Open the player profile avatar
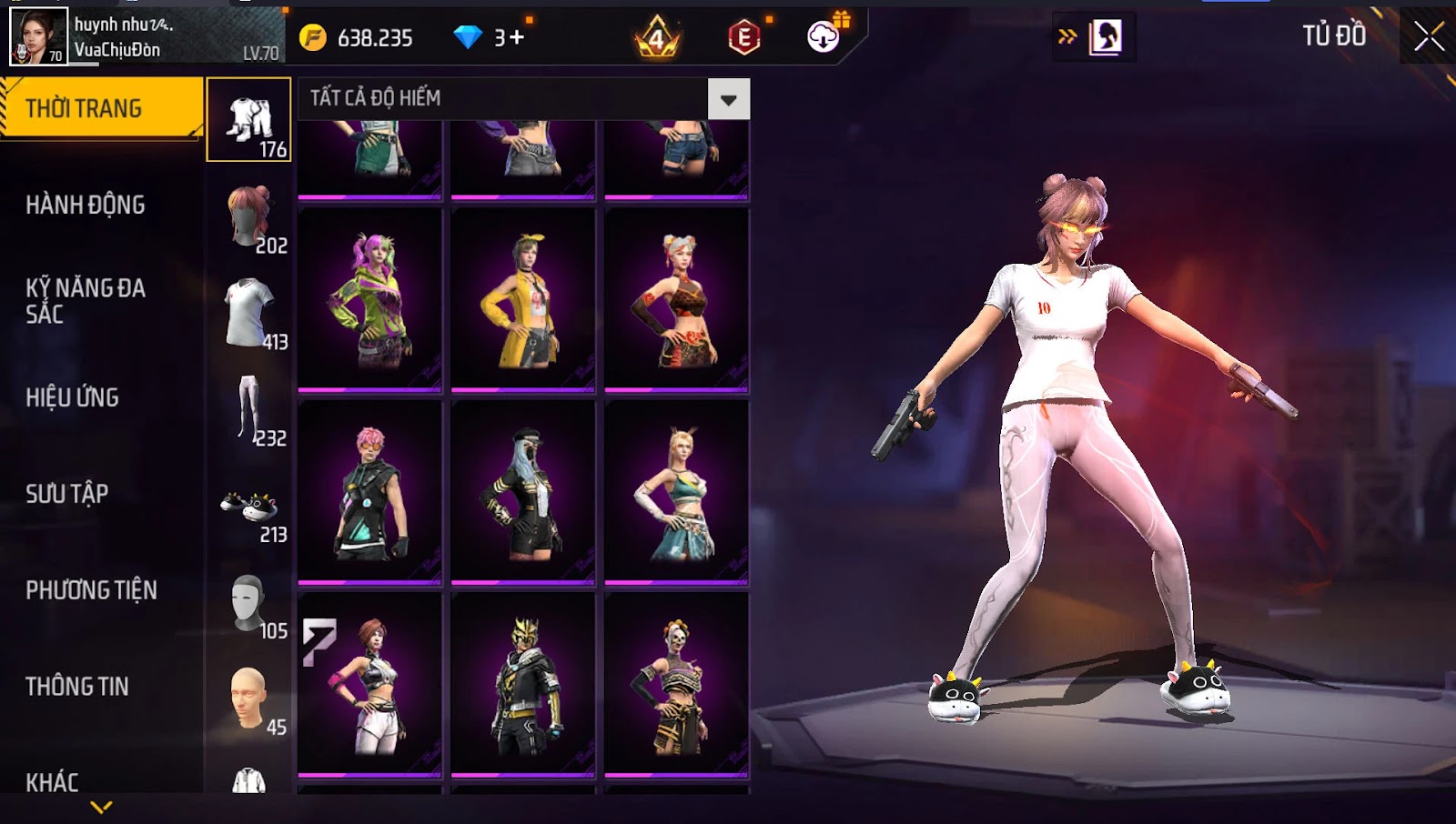1456x824 pixels. click(x=38, y=36)
